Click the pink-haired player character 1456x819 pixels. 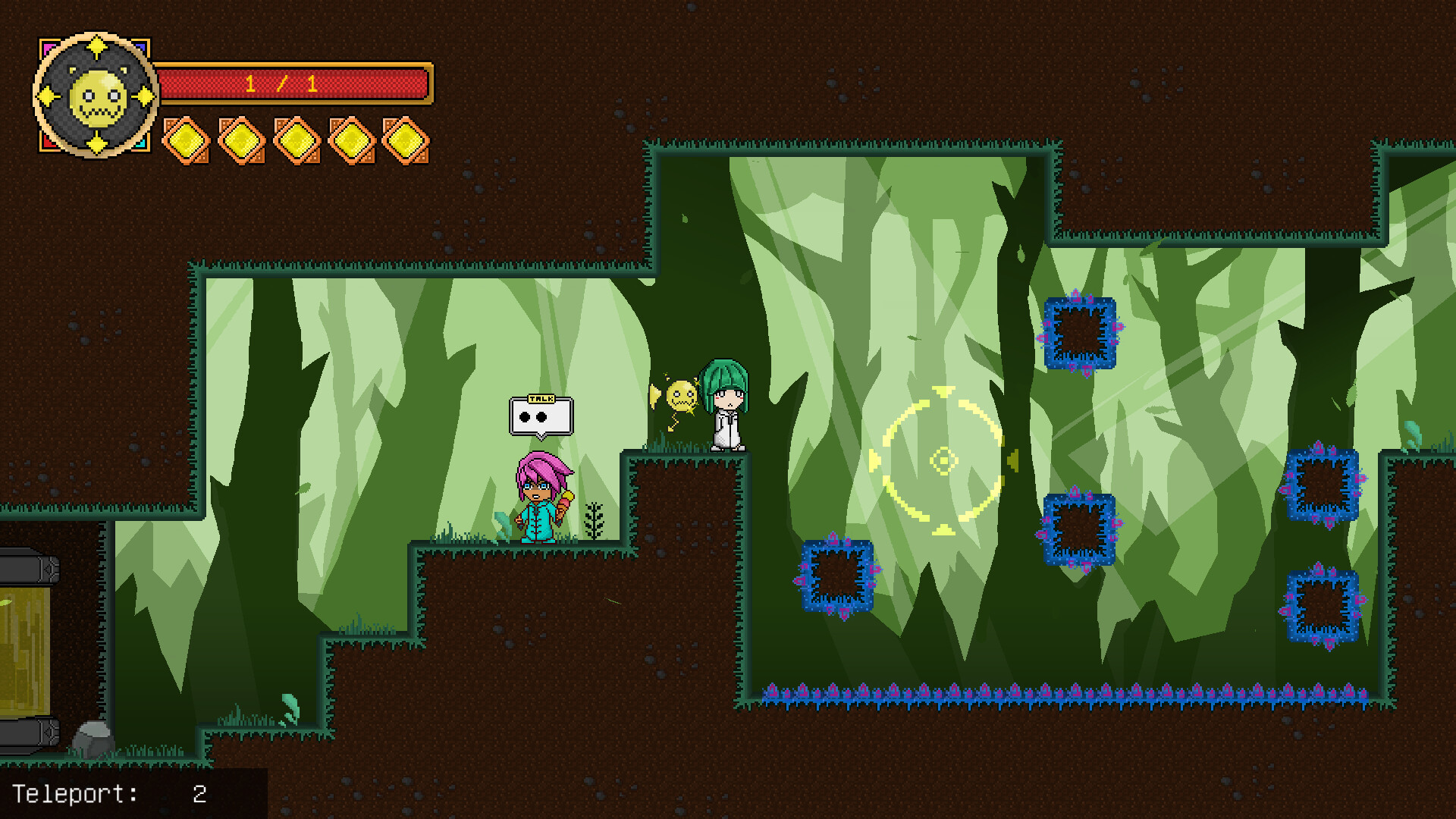538,497
